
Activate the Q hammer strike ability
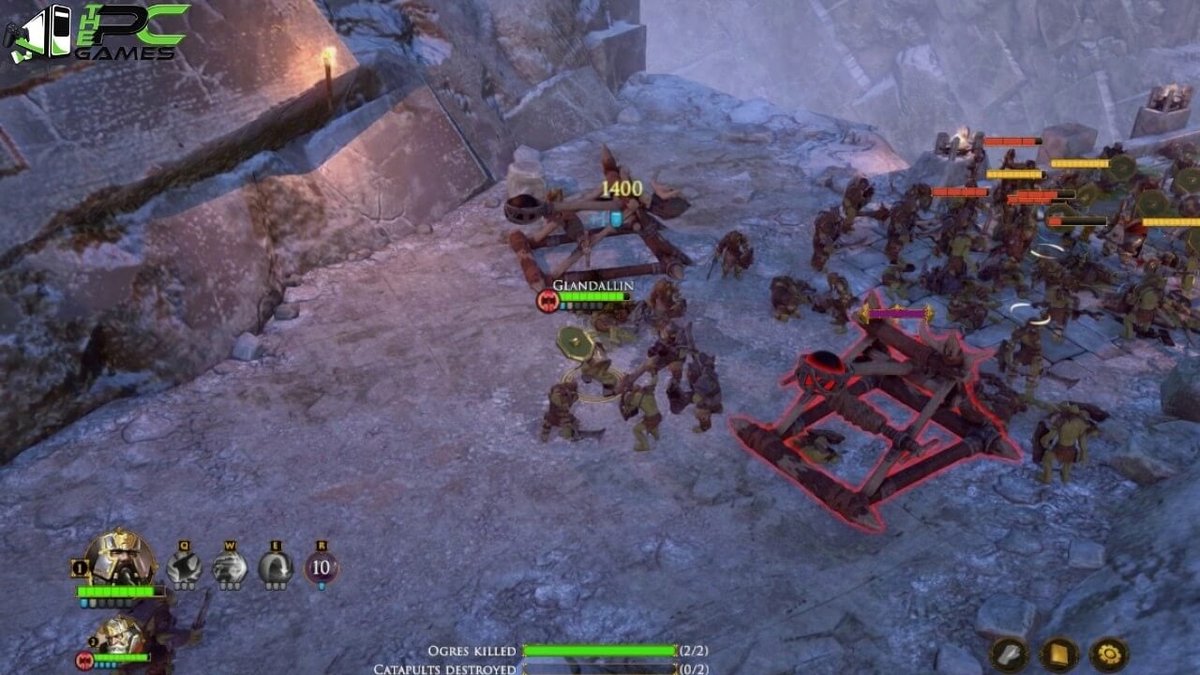pyautogui.click(x=183, y=568)
